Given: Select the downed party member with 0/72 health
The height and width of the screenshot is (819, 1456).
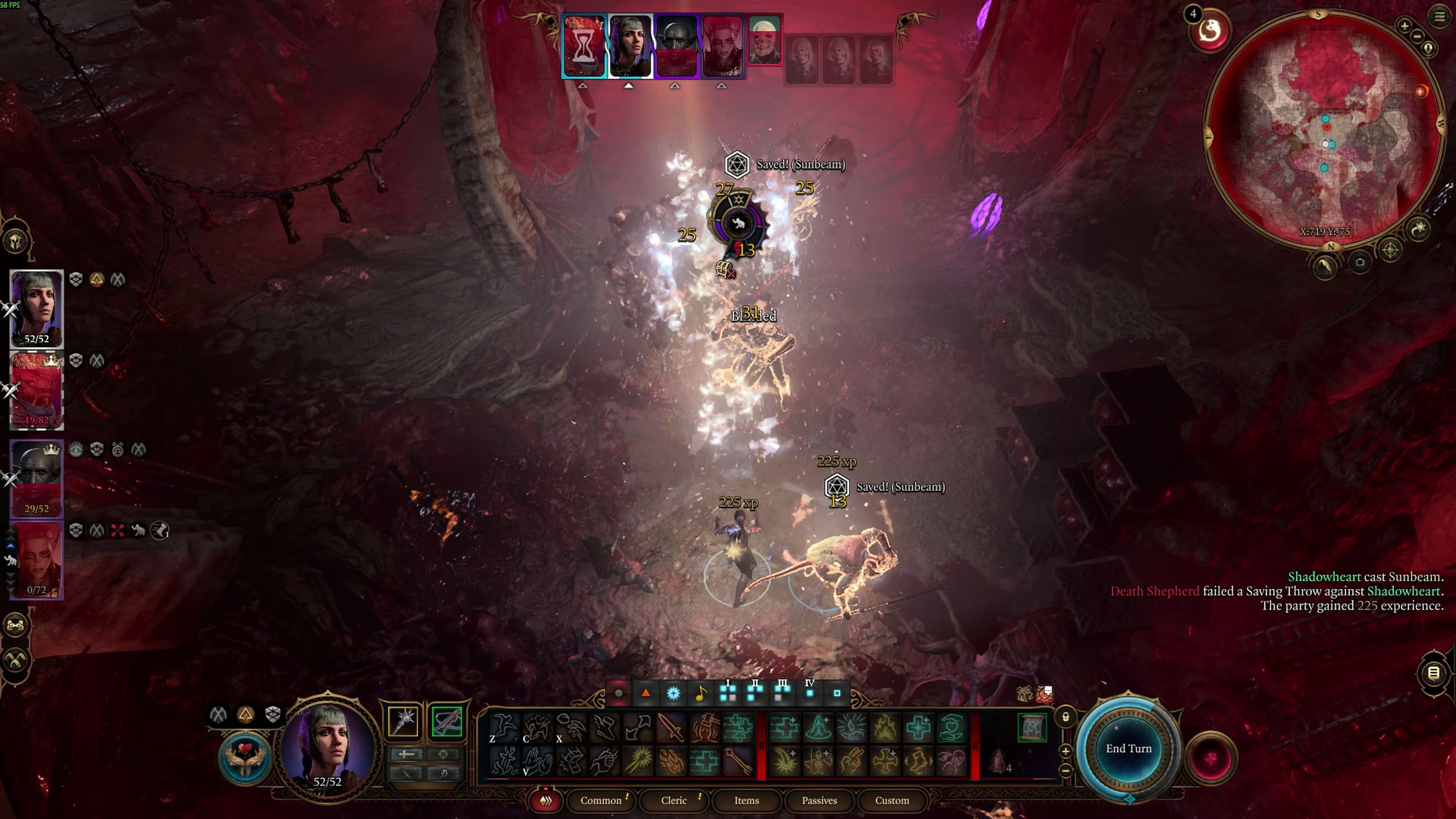Looking at the screenshot, I should 37,560.
